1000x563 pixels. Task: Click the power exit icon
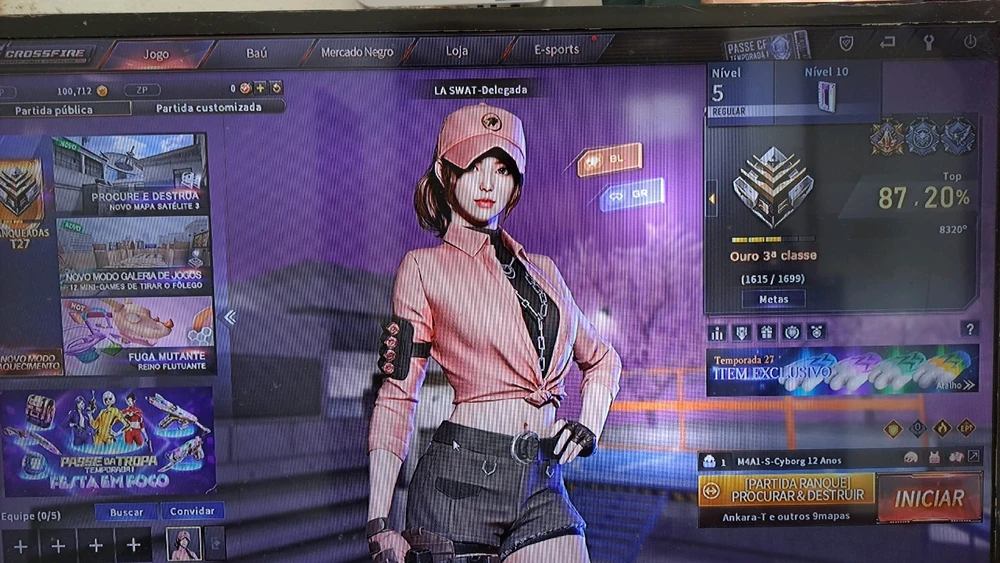969,43
